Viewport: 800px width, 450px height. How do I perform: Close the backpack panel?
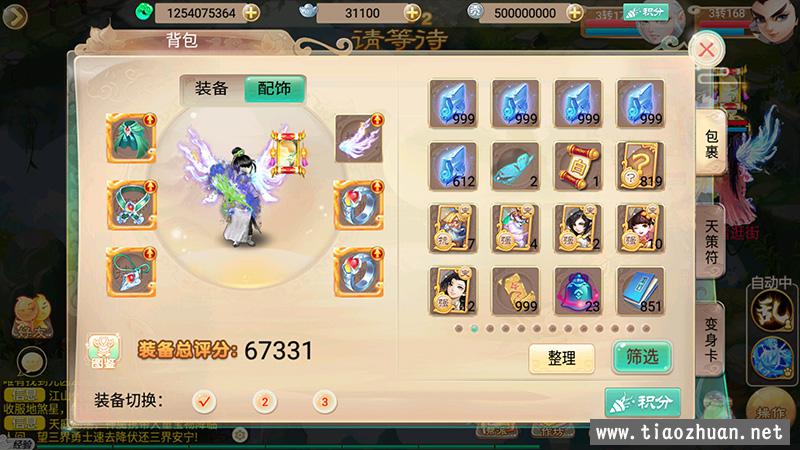click(x=707, y=49)
